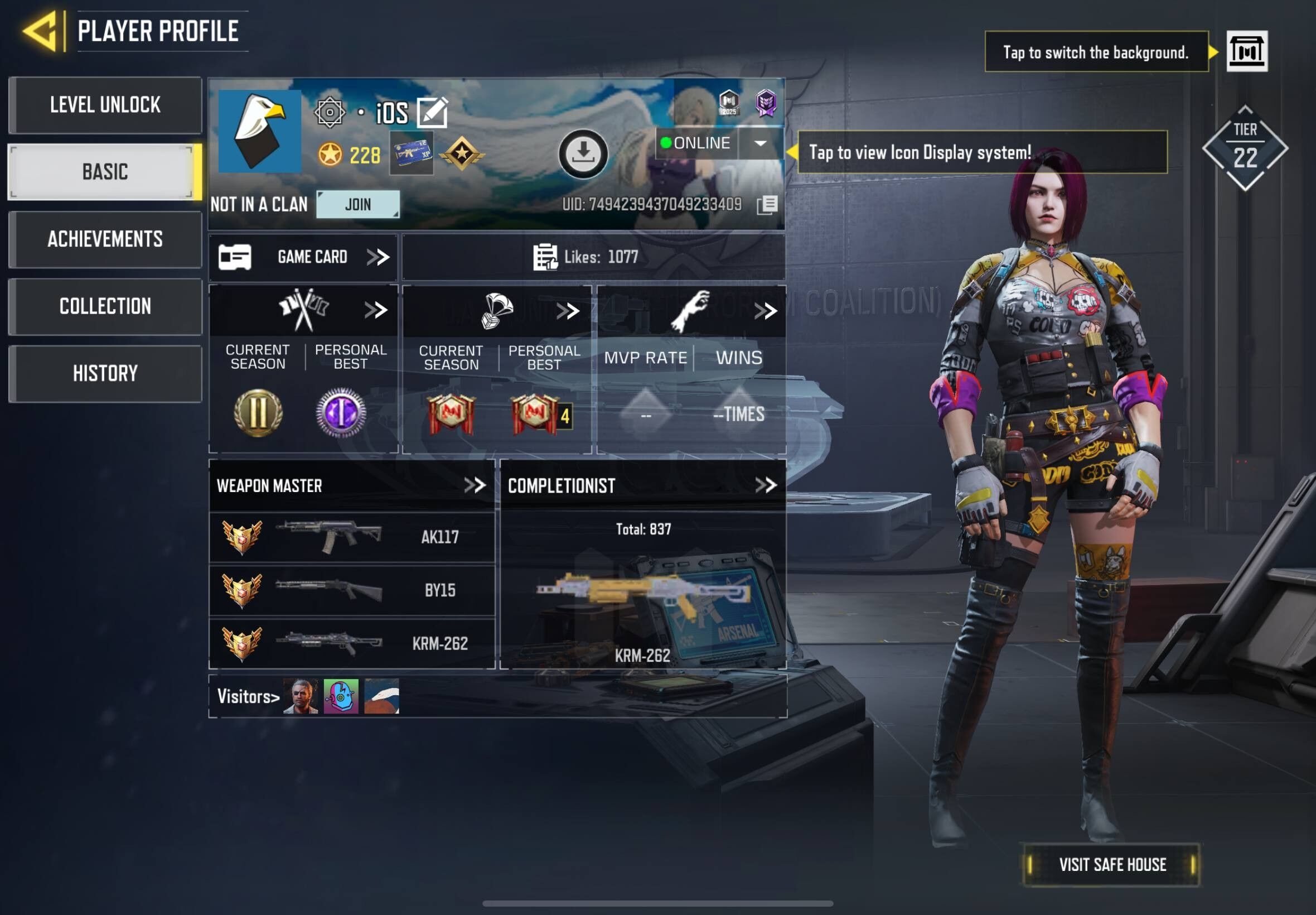Go back with the yellow arrow
Viewport: 1316px width, 915px height.
(40, 31)
